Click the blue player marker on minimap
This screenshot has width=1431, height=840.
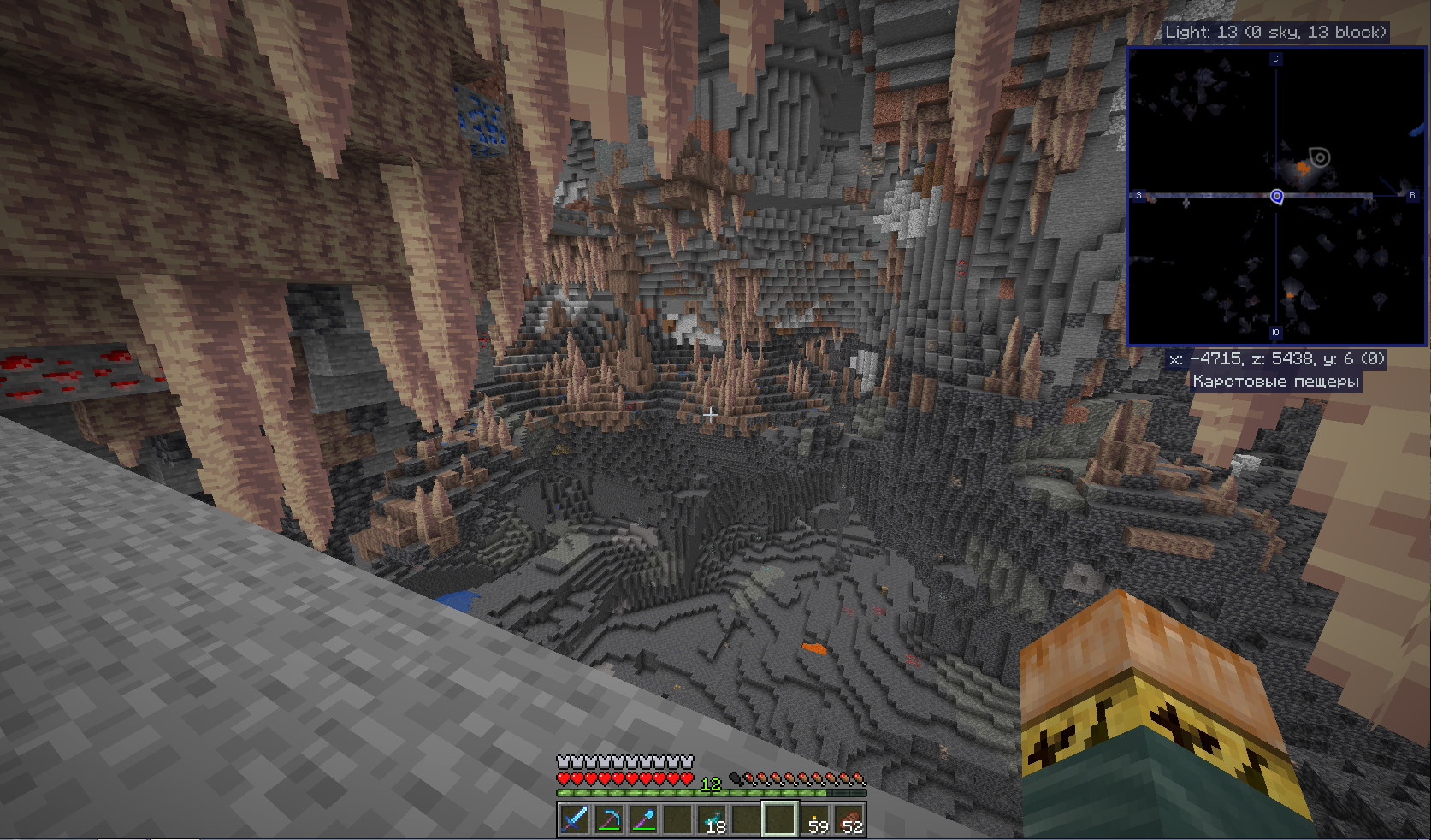1276,197
